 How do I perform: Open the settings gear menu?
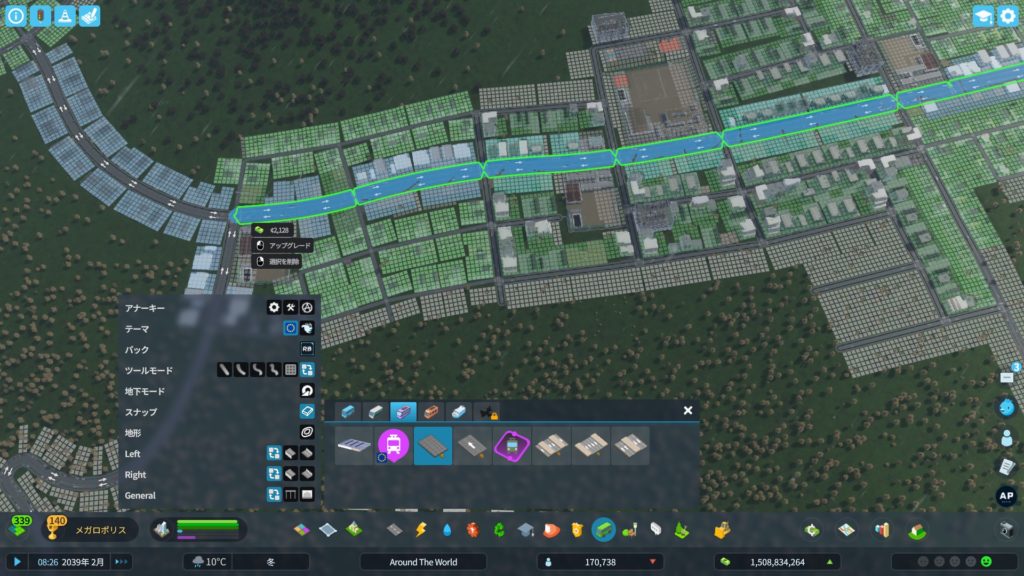tap(1005, 16)
